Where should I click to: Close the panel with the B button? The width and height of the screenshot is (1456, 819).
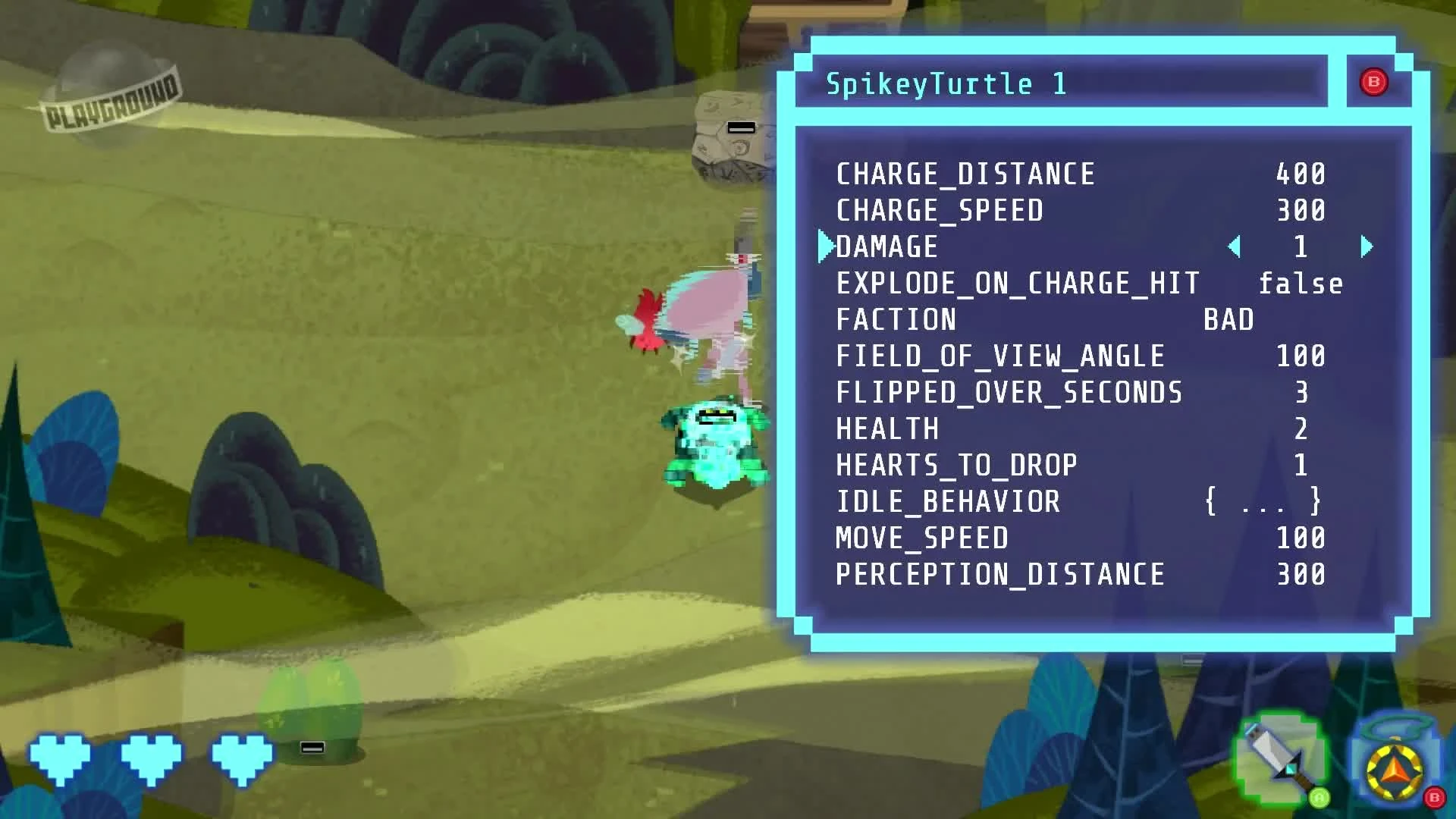point(1375,83)
